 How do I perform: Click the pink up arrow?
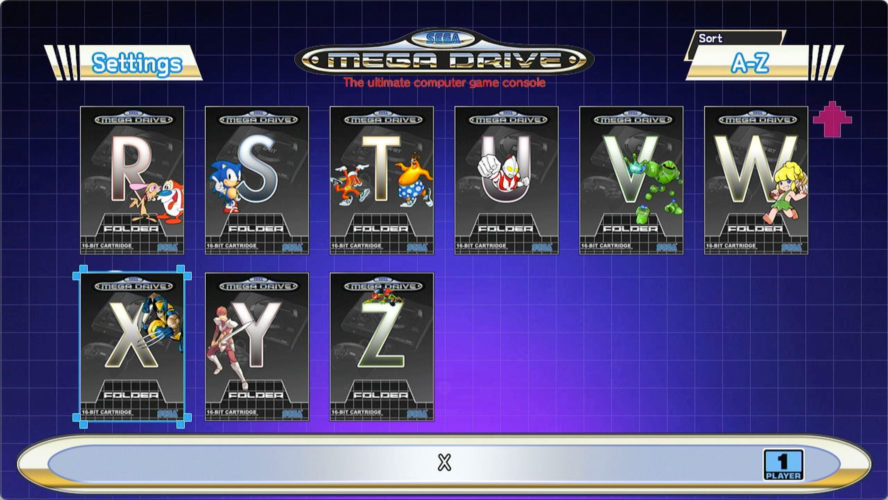pyautogui.click(x=832, y=119)
